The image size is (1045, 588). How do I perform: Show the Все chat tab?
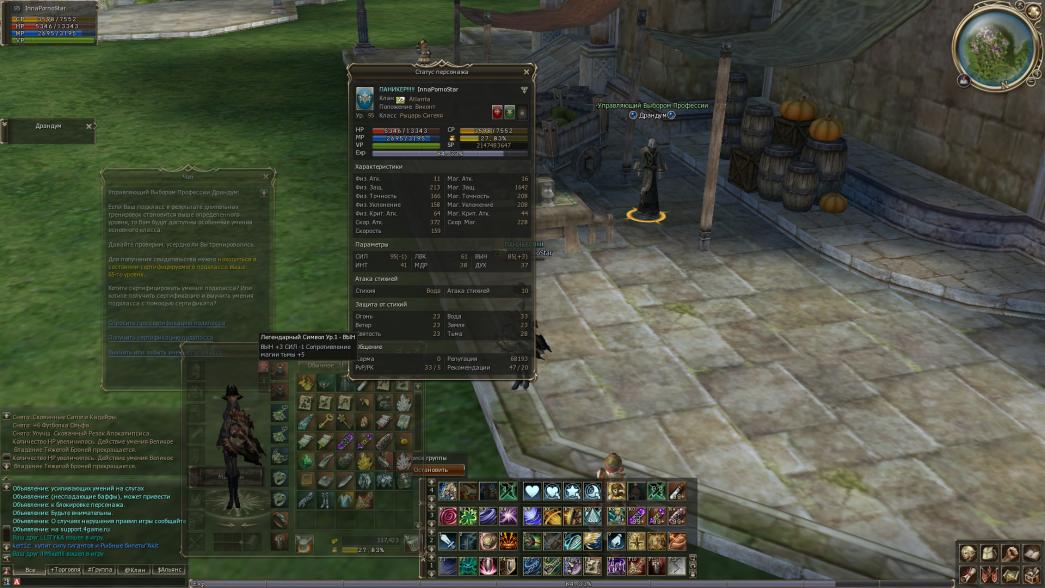click(x=30, y=569)
